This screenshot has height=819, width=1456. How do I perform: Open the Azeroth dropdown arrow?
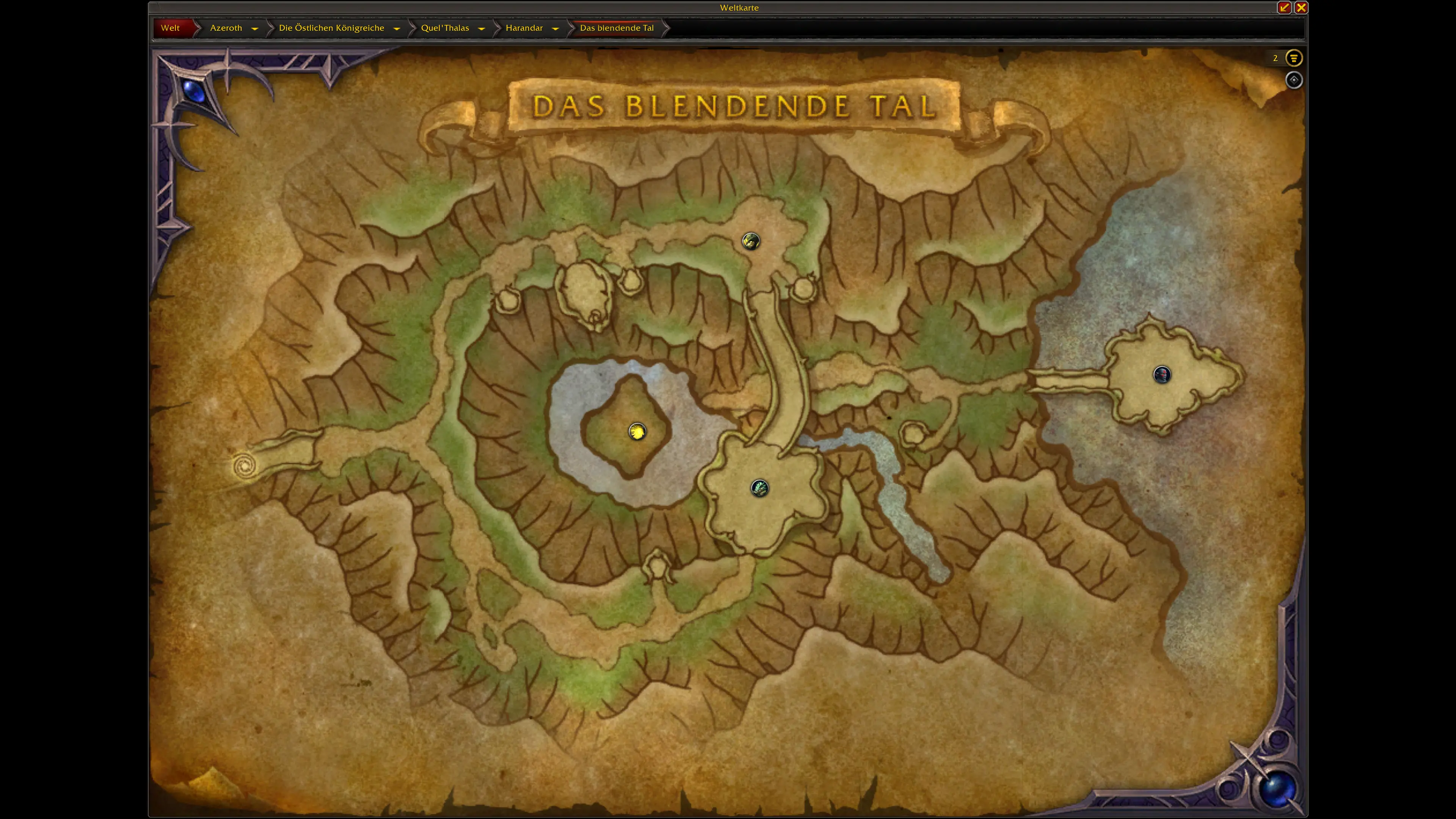tap(255, 28)
